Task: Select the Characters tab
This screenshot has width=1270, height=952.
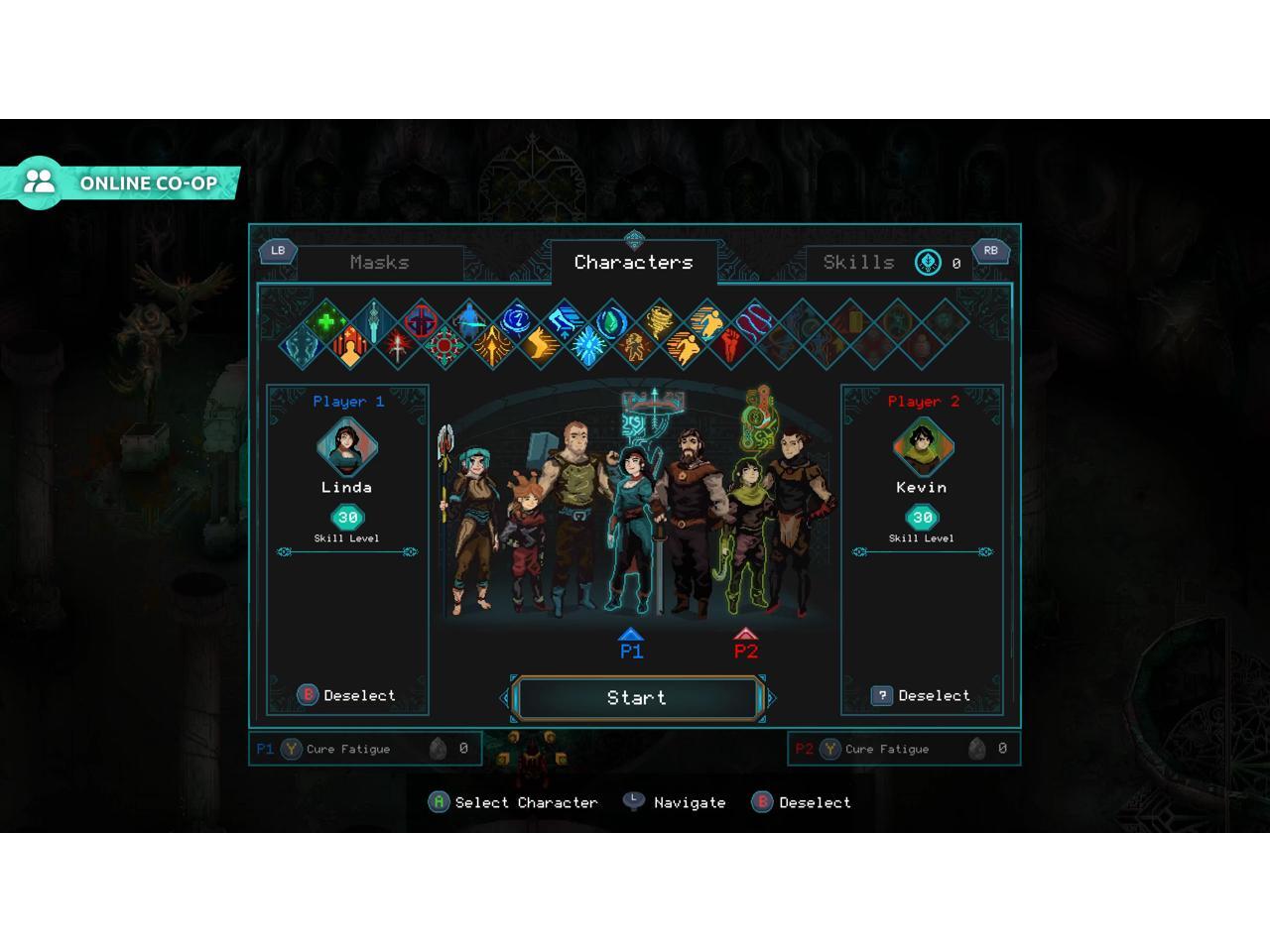Action: 633,262
